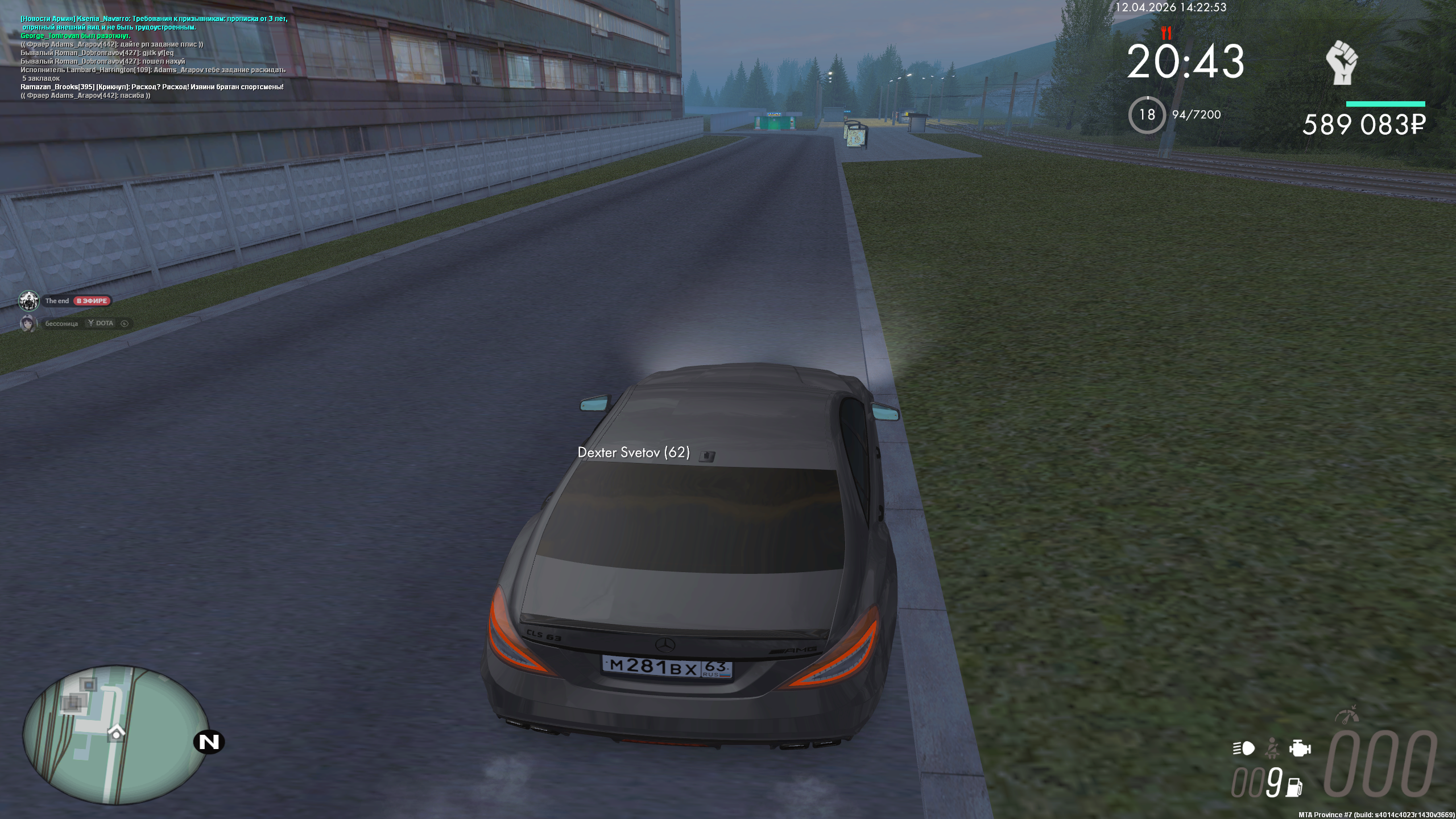Click the engine status icon
This screenshot has height=819, width=1456.
(1300, 748)
